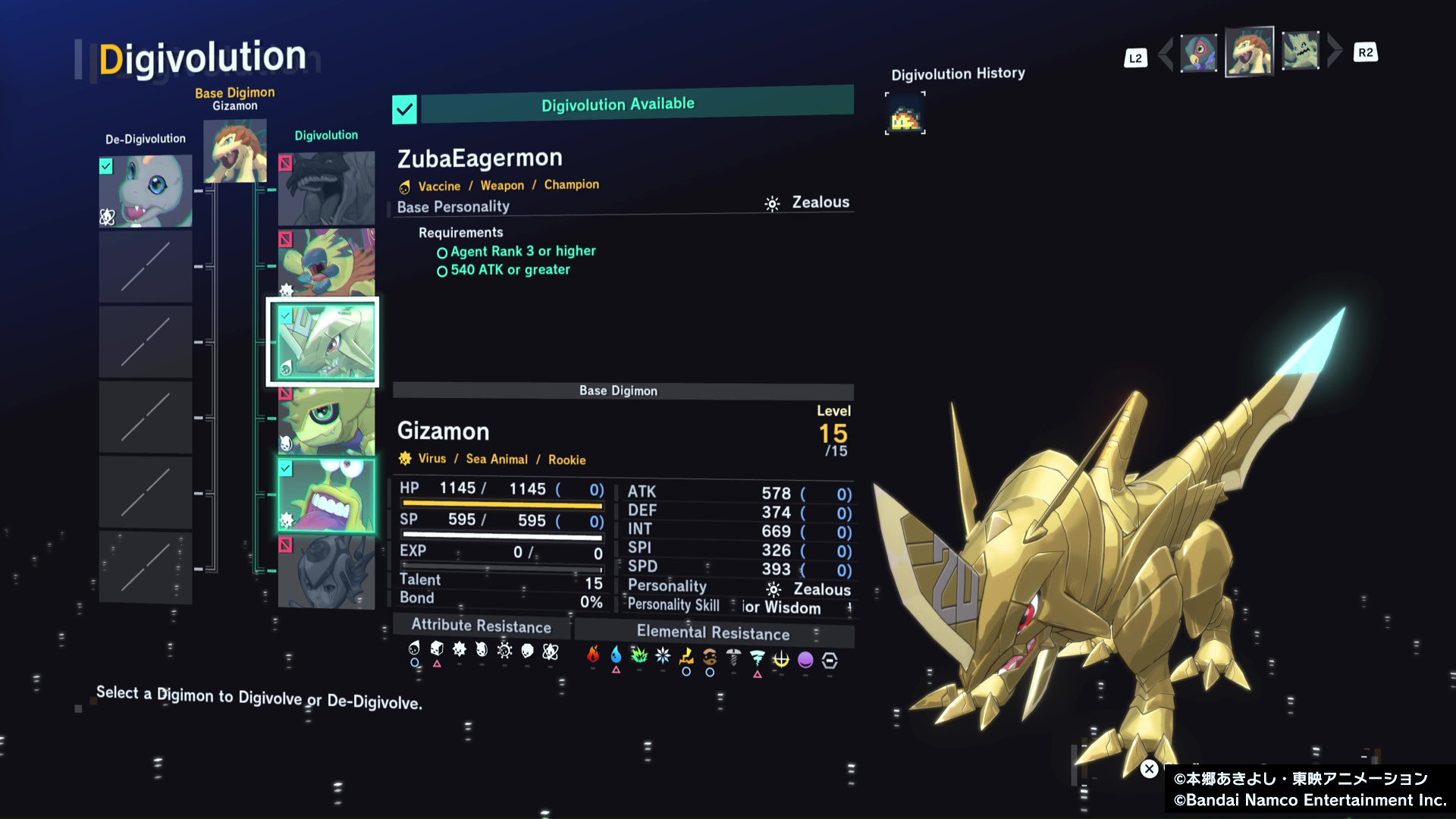1456x819 pixels.
Task: Select the locked dark dragon digivolution portrait
Action: pyautogui.click(x=326, y=188)
